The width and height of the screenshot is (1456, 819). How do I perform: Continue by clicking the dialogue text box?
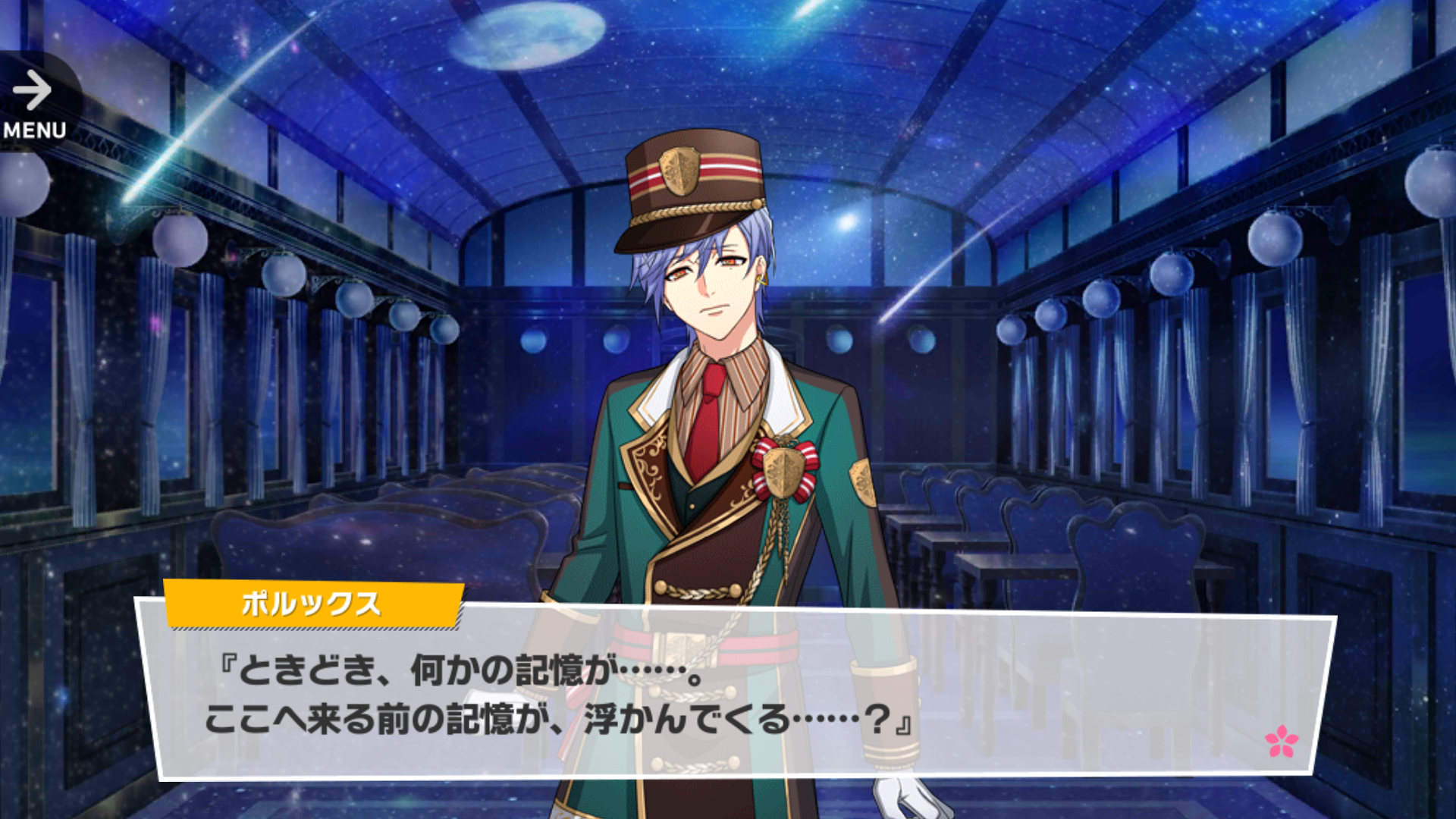(736, 696)
